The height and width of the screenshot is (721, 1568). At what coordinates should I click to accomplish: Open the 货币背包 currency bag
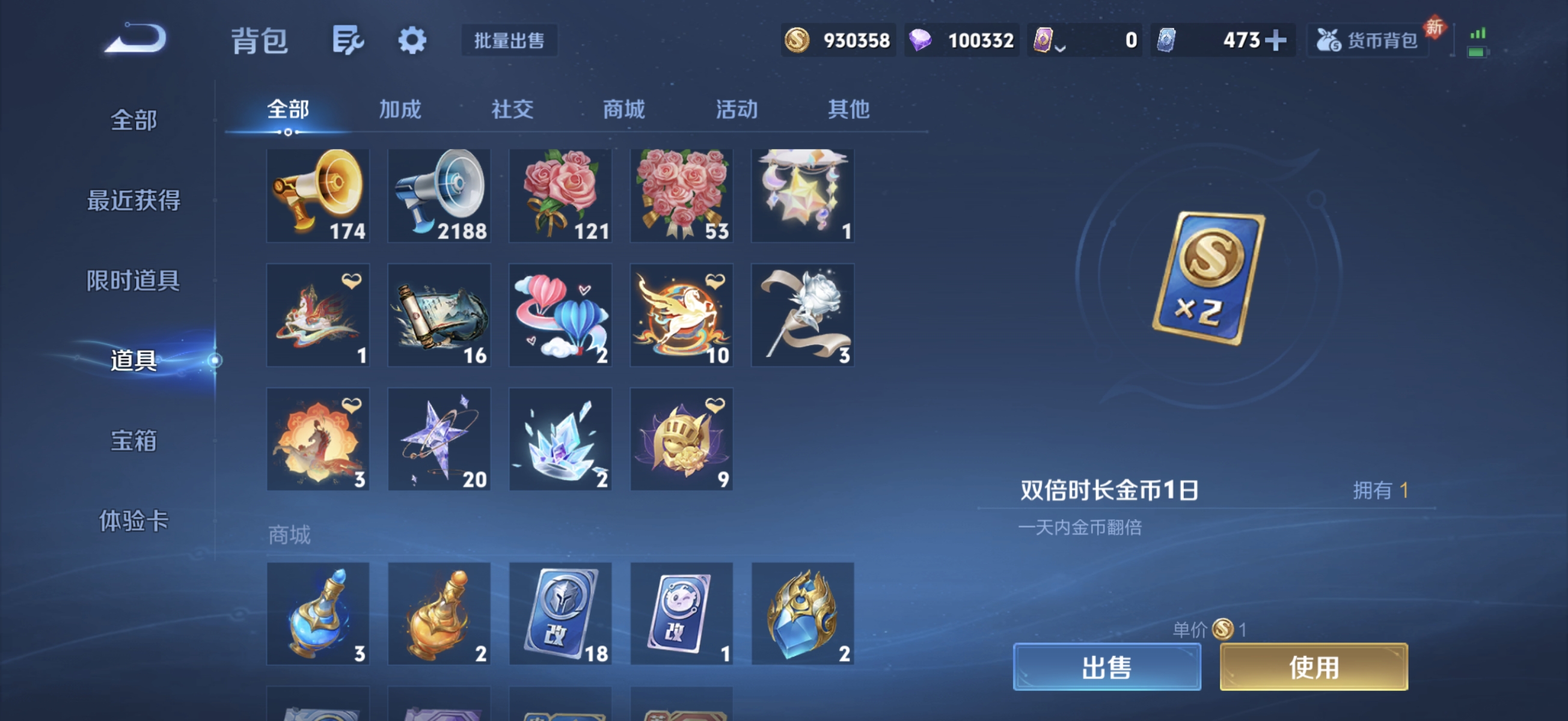click(1367, 39)
